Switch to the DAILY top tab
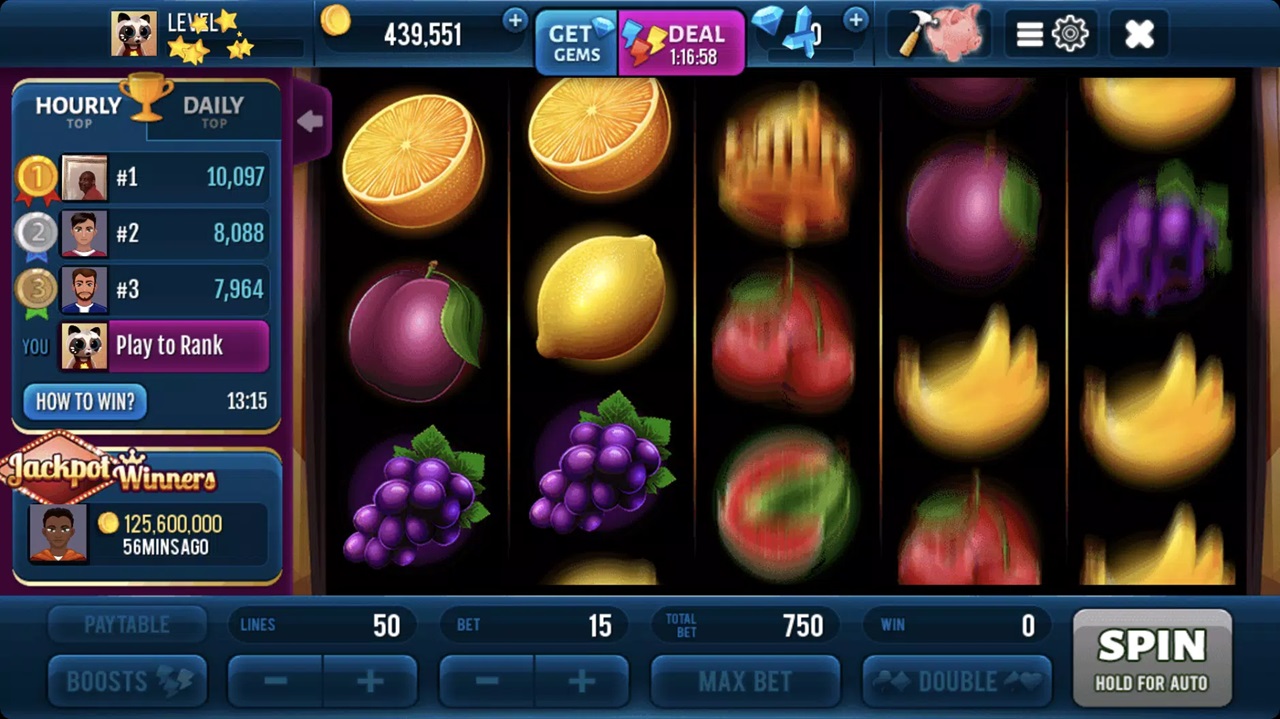The height and width of the screenshot is (719, 1280). coord(213,110)
